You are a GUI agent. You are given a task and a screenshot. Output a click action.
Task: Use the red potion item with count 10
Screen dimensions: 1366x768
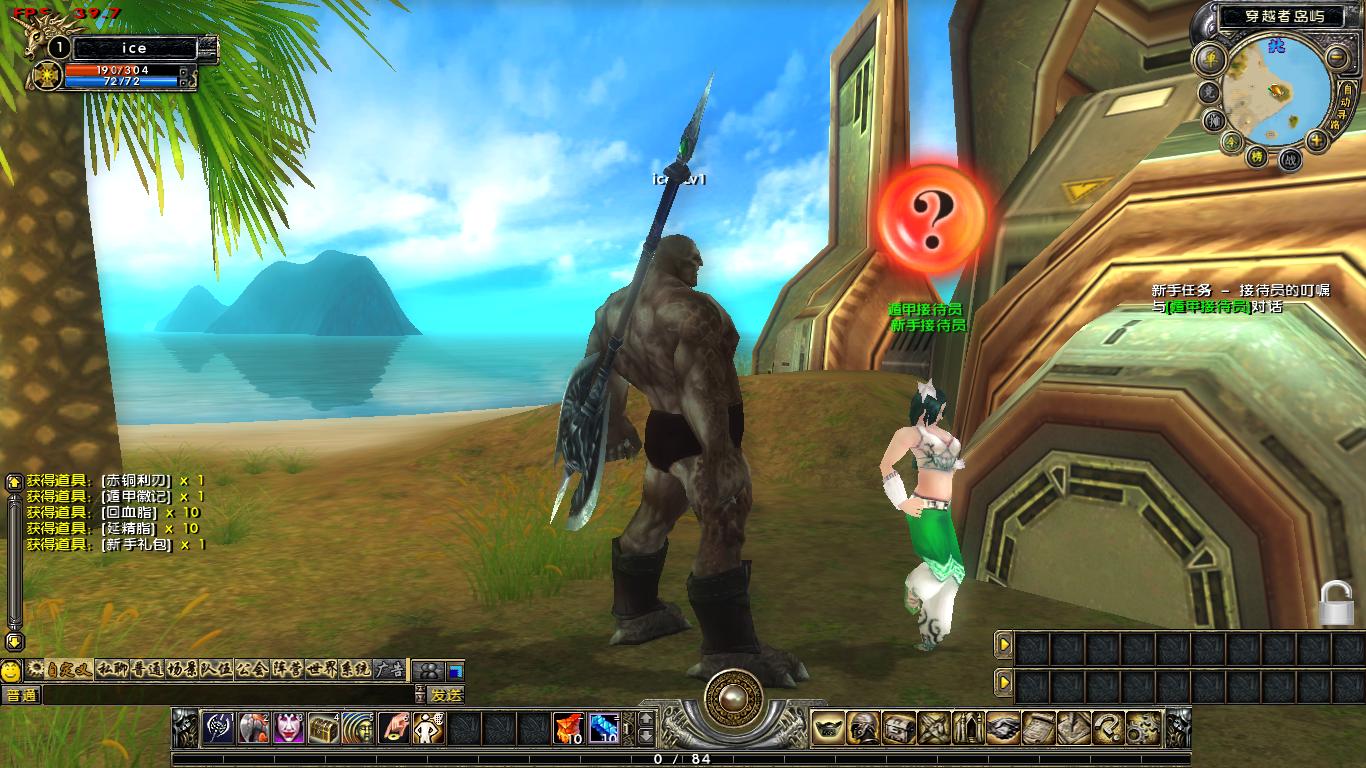570,728
